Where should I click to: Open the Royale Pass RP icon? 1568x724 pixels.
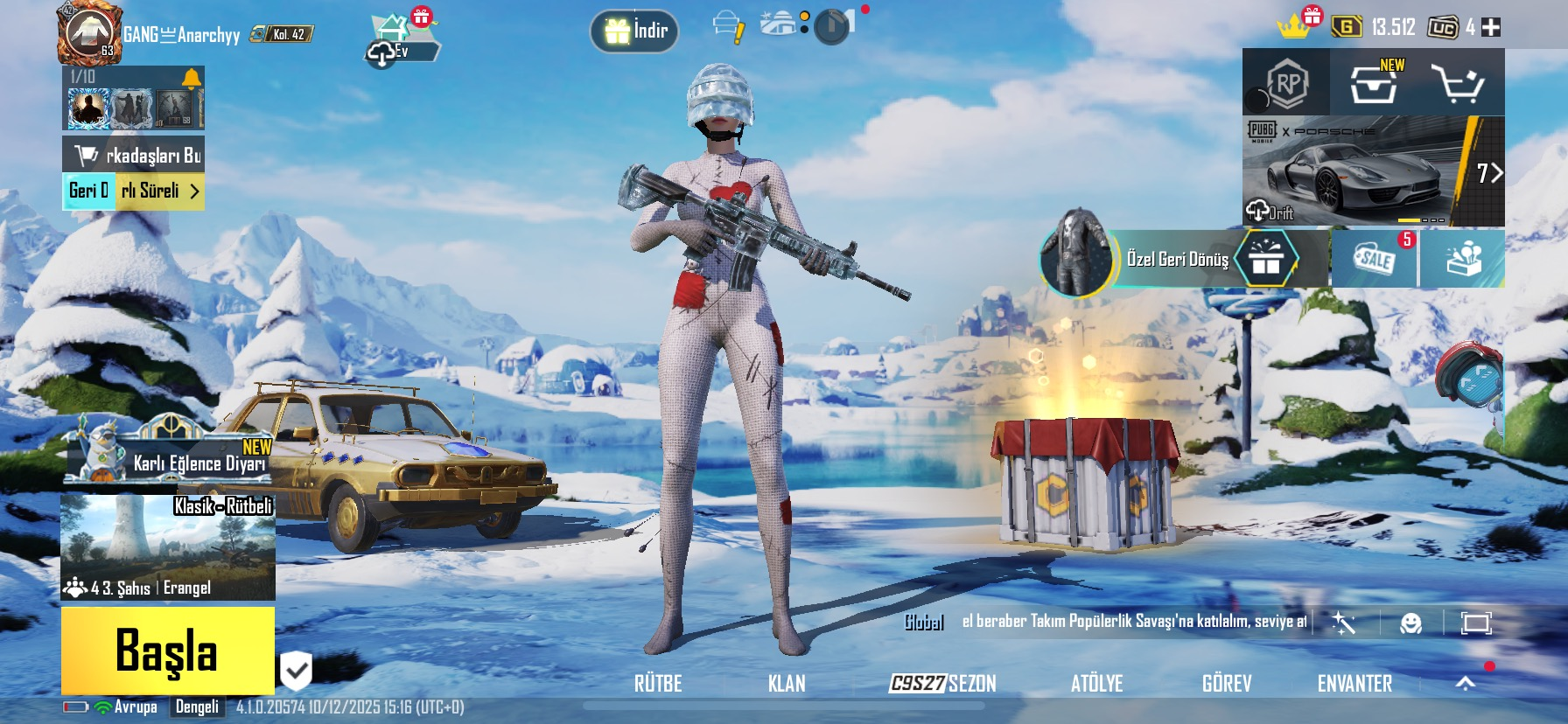1286,84
